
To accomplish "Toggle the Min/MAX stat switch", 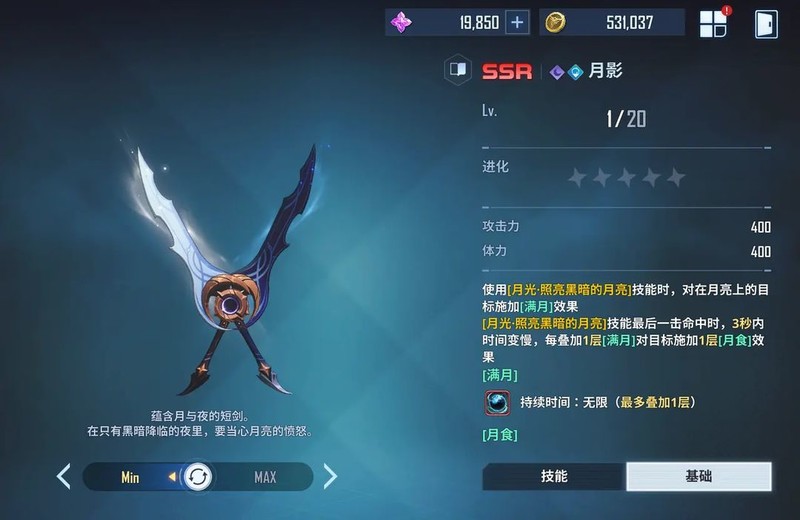I will [x=198, y=477].
